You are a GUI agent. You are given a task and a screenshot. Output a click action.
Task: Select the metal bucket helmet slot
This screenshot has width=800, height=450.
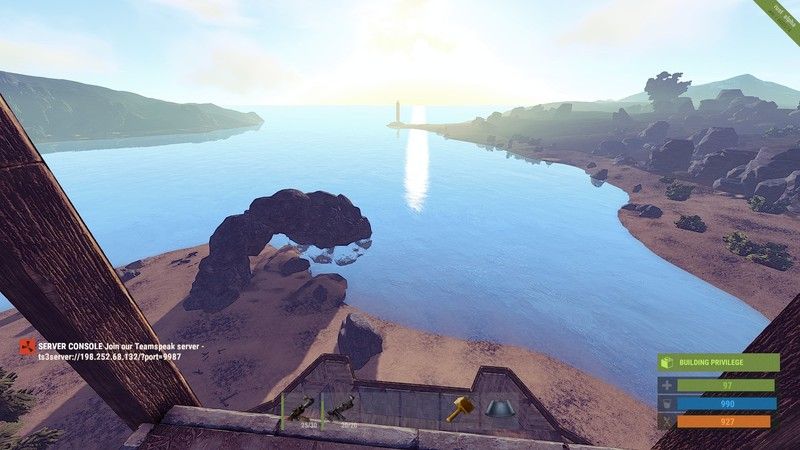(499, 409)
